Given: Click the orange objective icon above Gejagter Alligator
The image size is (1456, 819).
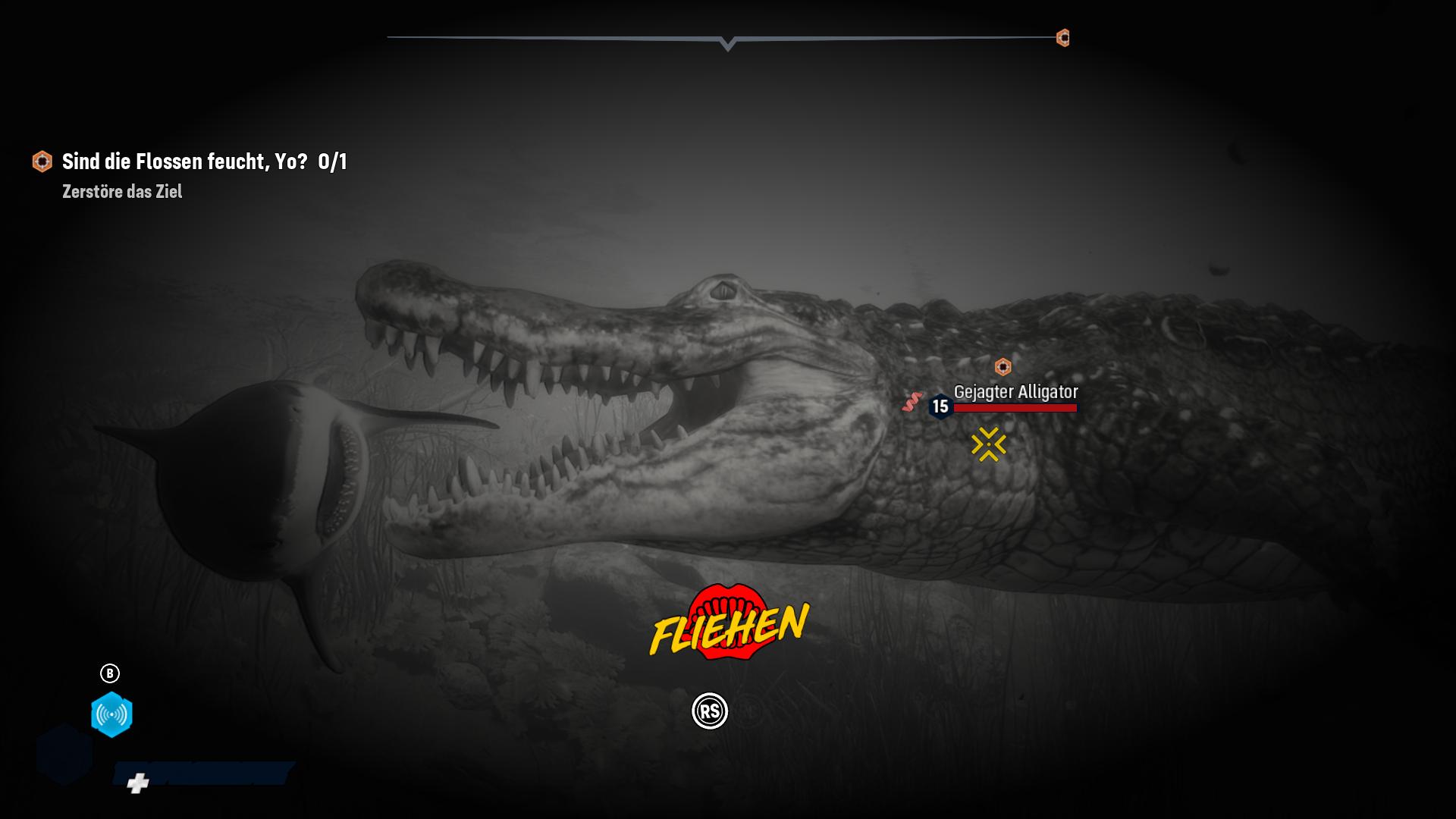Looking at the screenshot, I should [x=1003, y=367].
